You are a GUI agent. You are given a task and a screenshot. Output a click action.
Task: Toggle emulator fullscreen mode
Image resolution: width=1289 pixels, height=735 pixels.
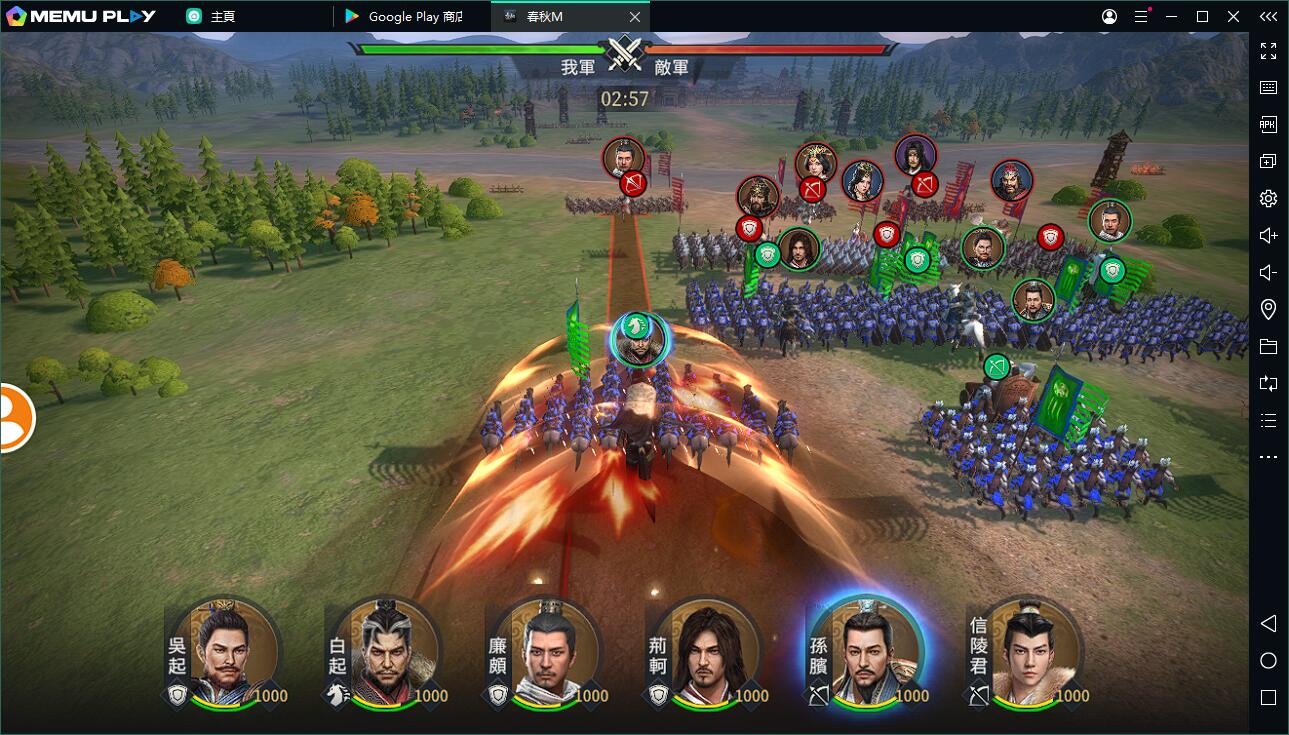[1268, 50]
